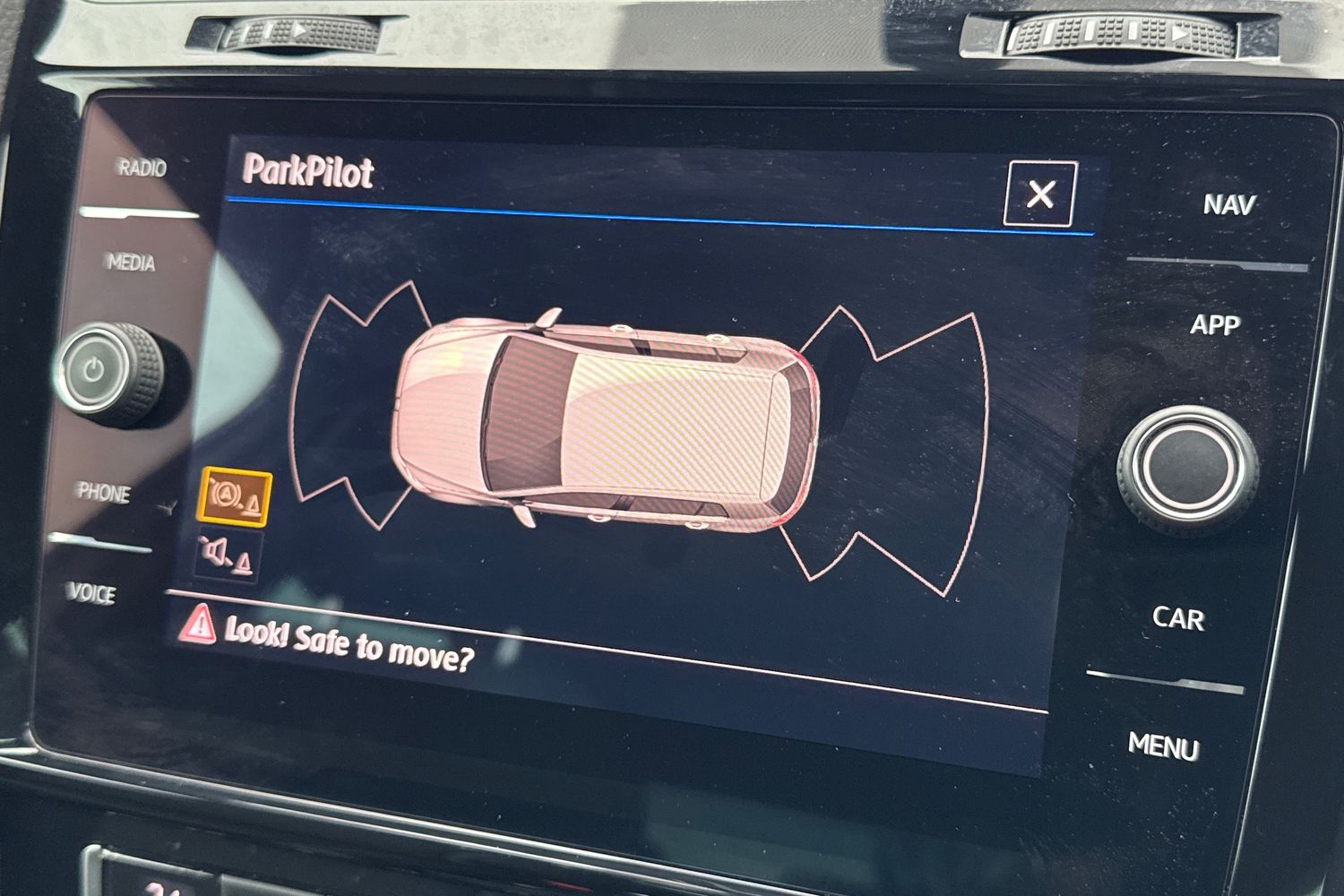Open the PHONE menu
The height and width of the screenshot is (896, 1344).
pos(104,492)
